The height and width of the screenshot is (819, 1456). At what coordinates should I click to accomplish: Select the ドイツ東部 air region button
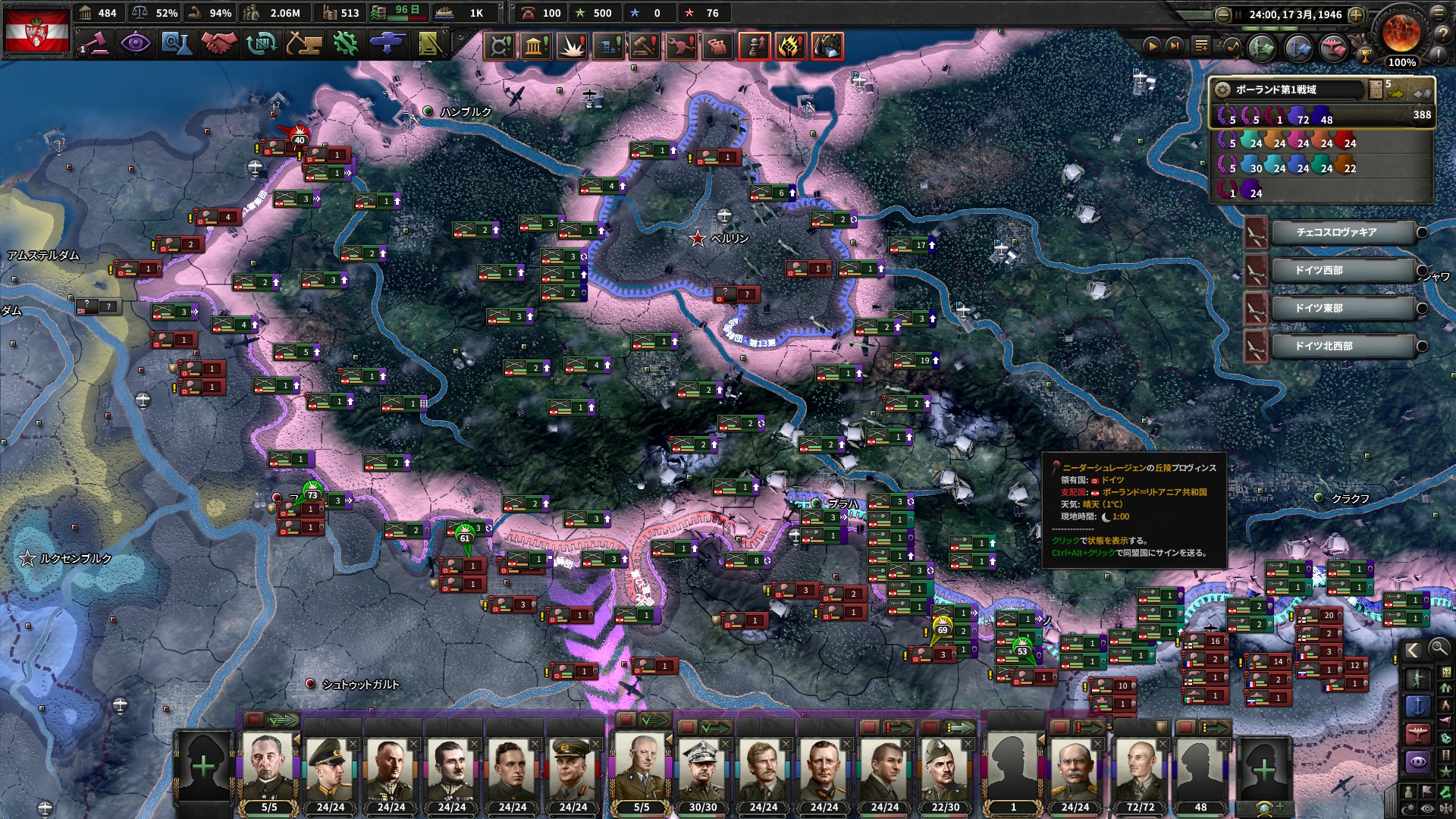click(x=1341, y=308)
